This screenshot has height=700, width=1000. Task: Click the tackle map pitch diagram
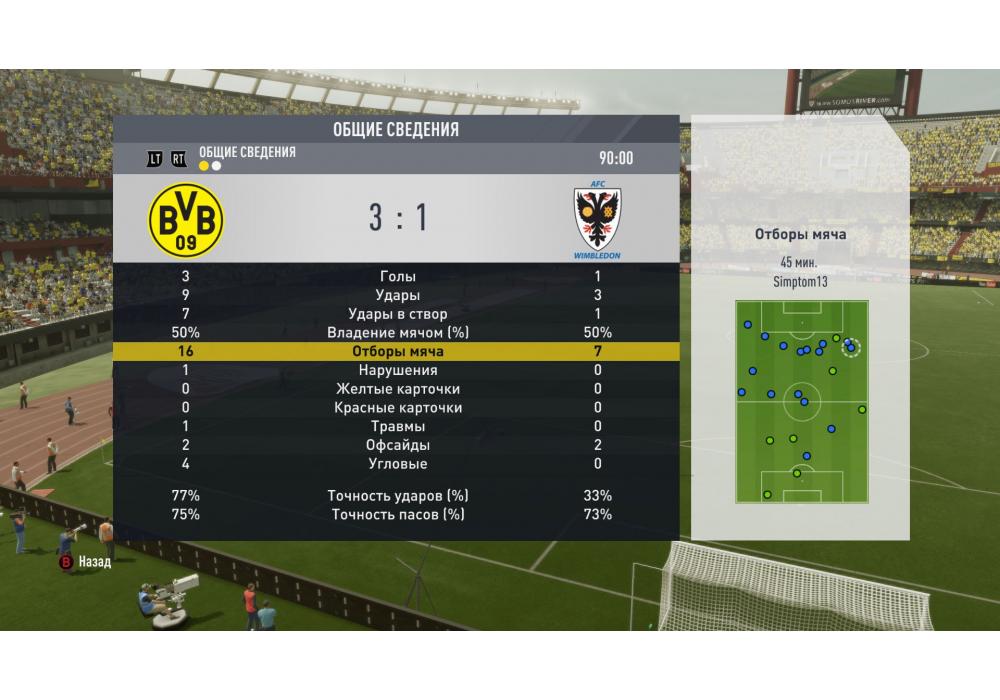pos(802,402)
